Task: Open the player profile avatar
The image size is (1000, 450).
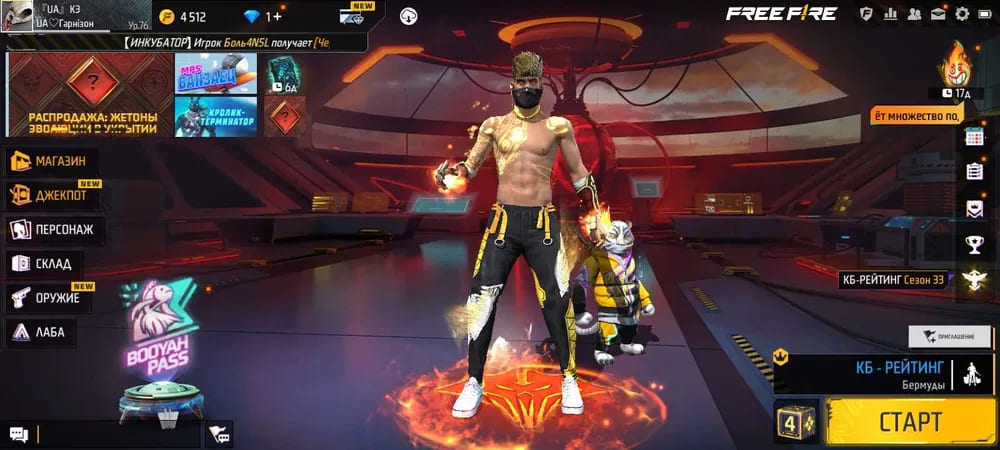Action: coord(17,15)
